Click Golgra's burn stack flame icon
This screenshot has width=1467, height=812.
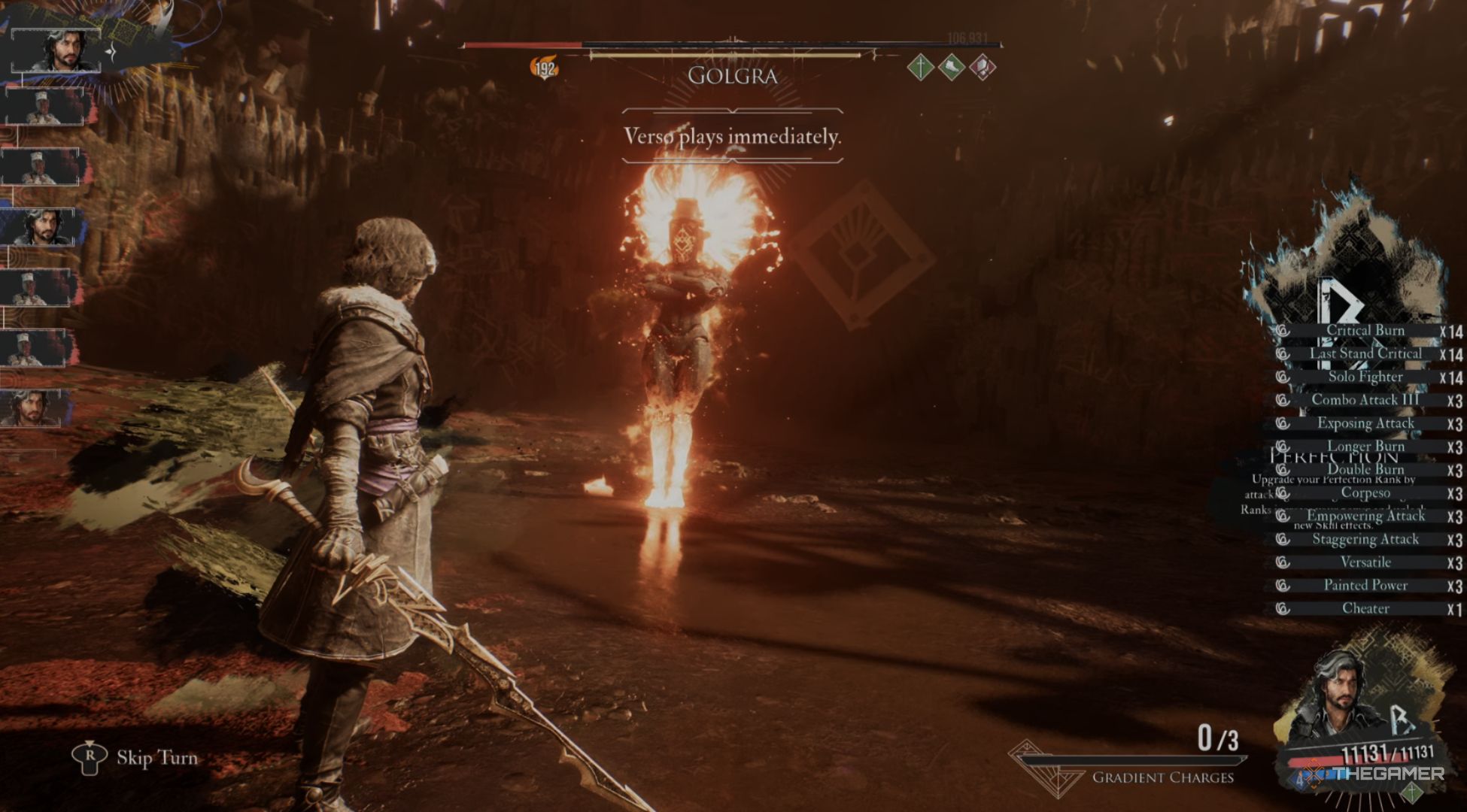544,68
